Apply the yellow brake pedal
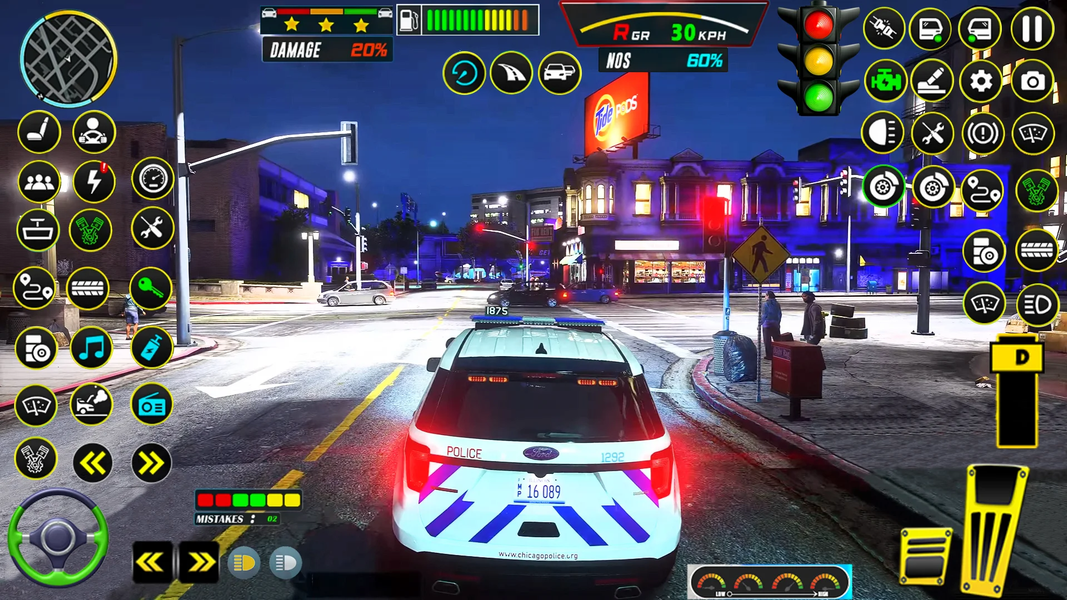Image resolution: width=1067 pixels, height=600 pixels. [x=926, y=556]
